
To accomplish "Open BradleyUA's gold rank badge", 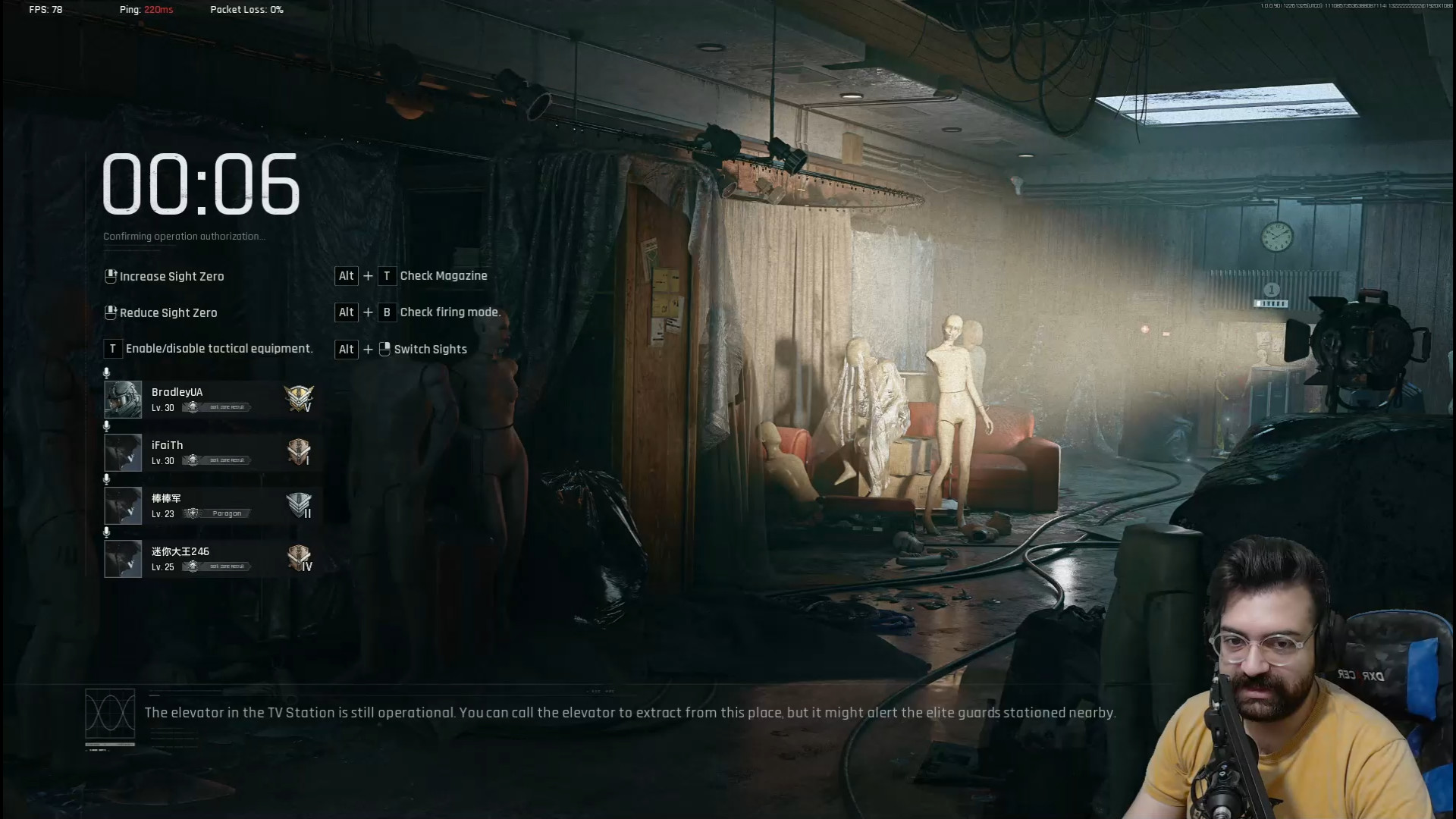I will [x=299, y=398].
